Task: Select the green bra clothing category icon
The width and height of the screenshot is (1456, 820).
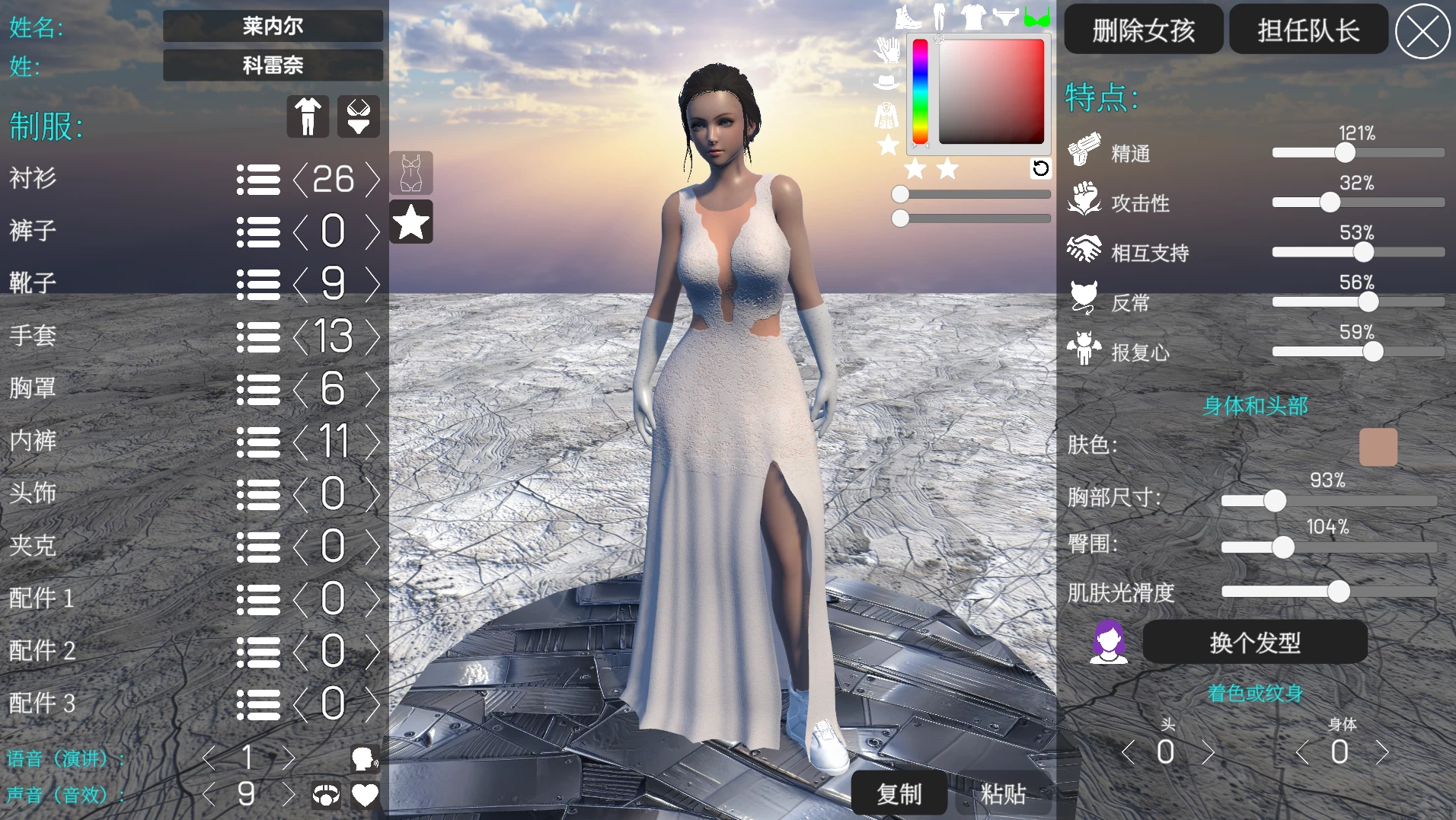Action: point(1039,15)
